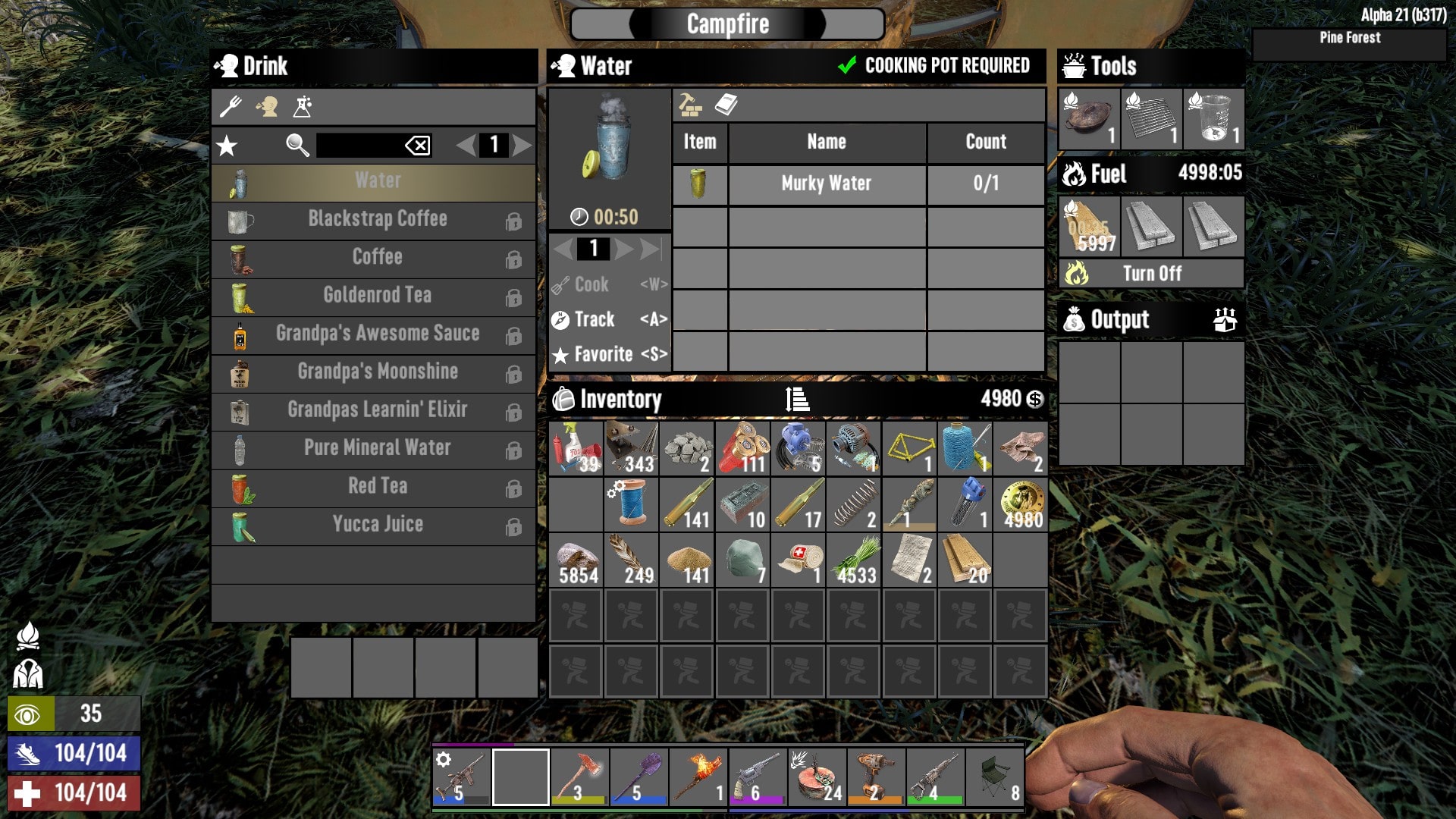Increase the craft quantity by one
This screenshot has width=1456, height=819.
coord(623,249)
